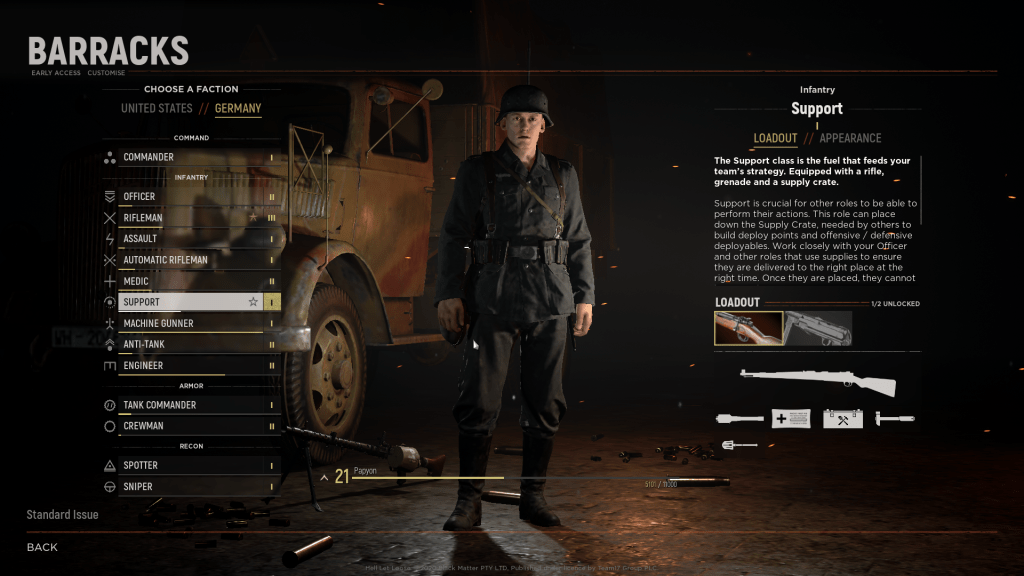Select the Tank Commander role
Image resolution: width=1024 pixels, height=576 pixels.
[190, 405]
